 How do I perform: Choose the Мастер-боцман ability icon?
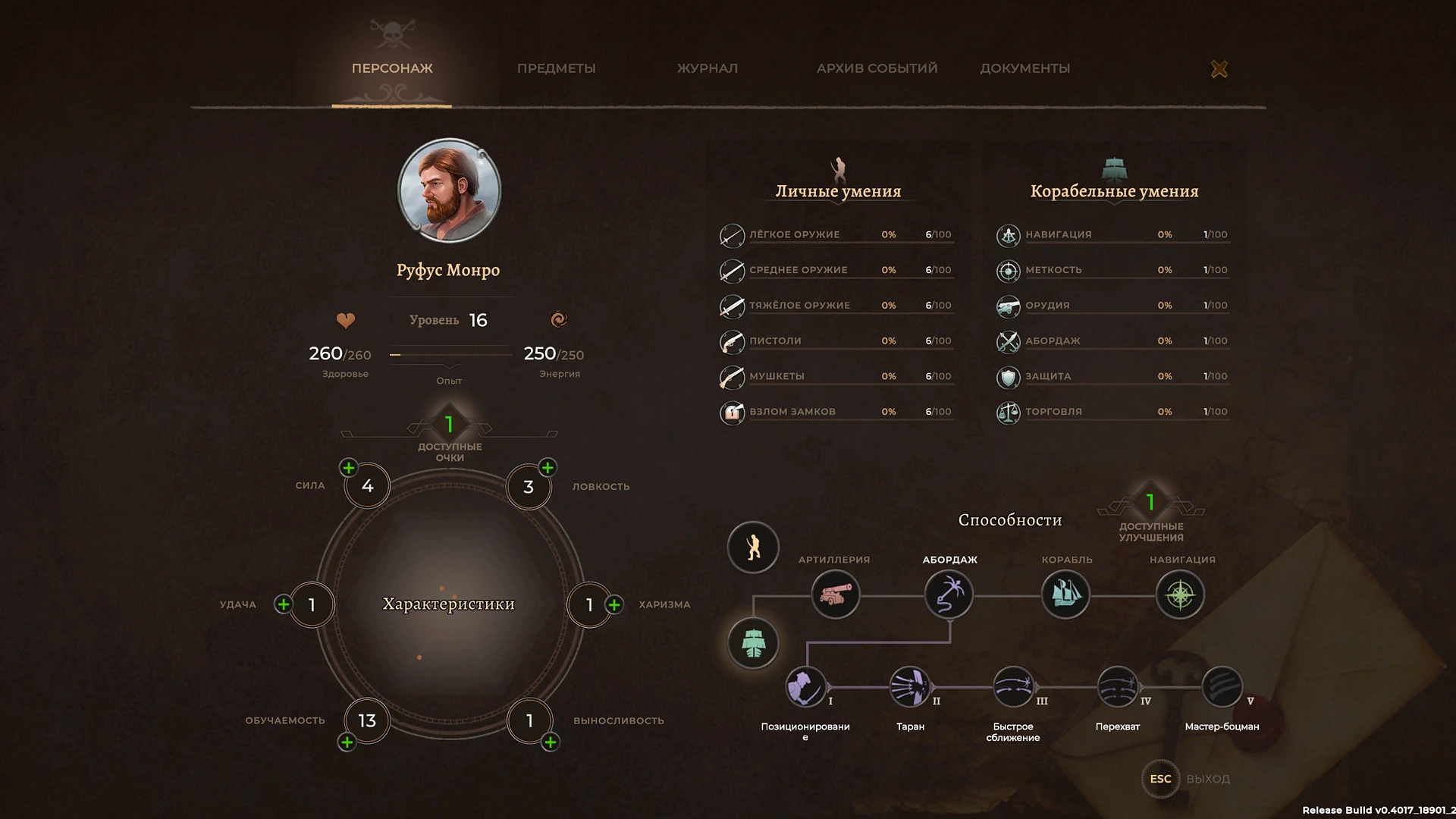(x=1222, y=687)
